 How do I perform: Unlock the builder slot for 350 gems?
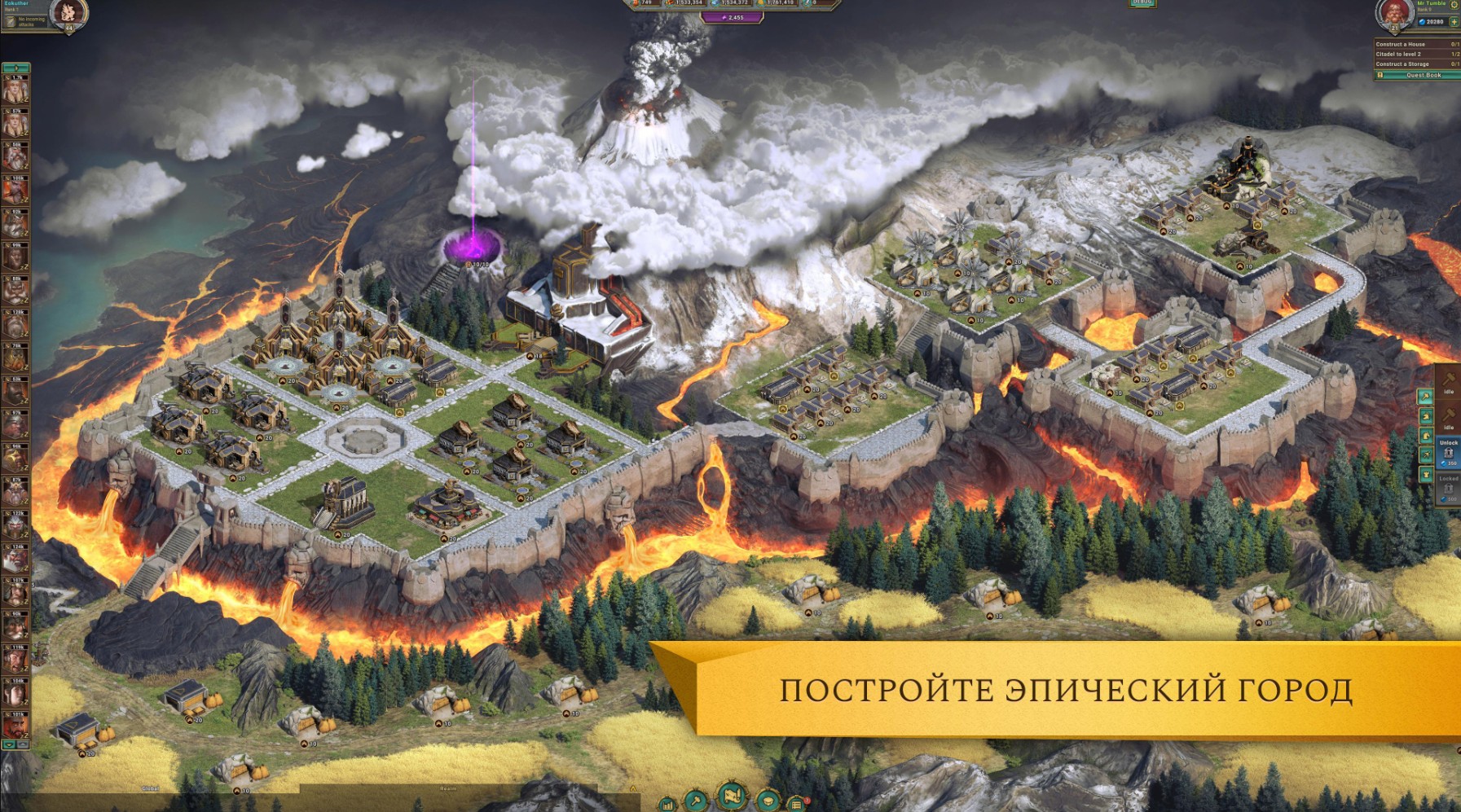tap(1449, 454)
